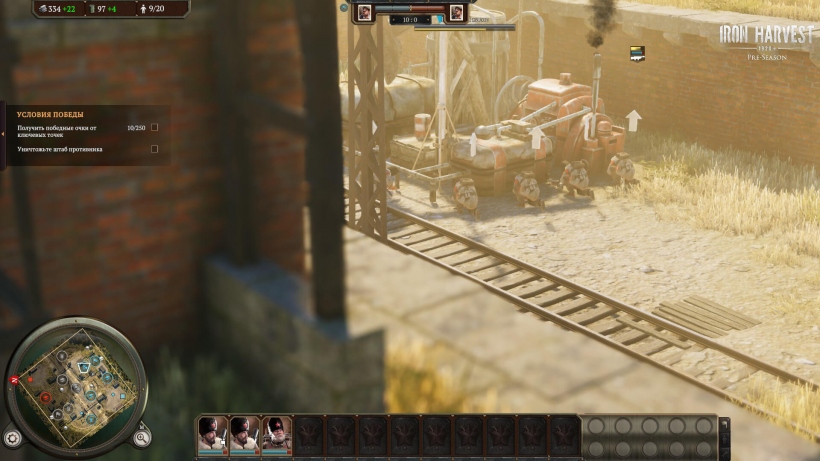Click the right player portrait at top
The image size is (820, 461).
[456, 12]
